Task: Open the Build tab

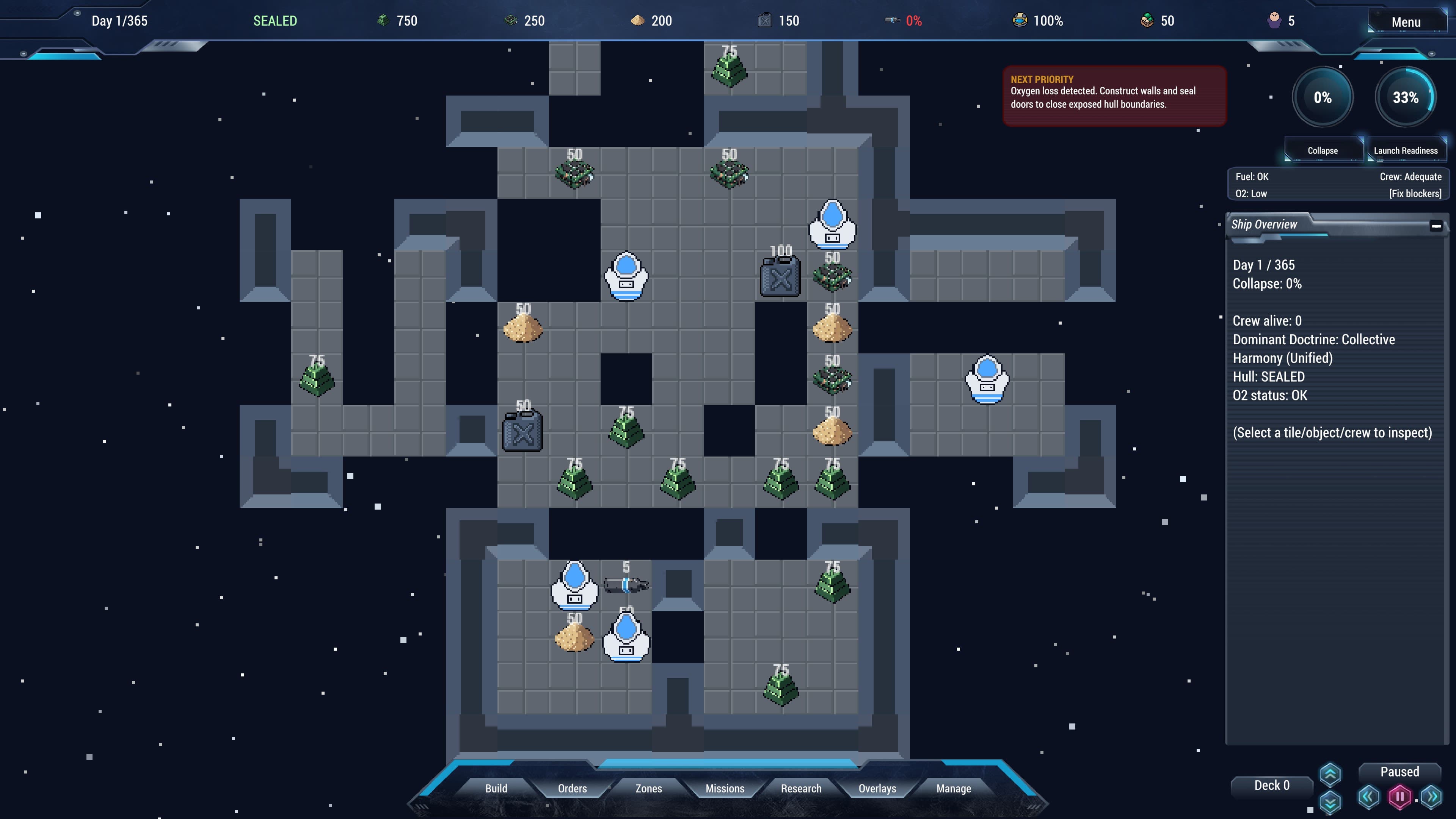Action: pyautogui.click(x=496, y=789)
